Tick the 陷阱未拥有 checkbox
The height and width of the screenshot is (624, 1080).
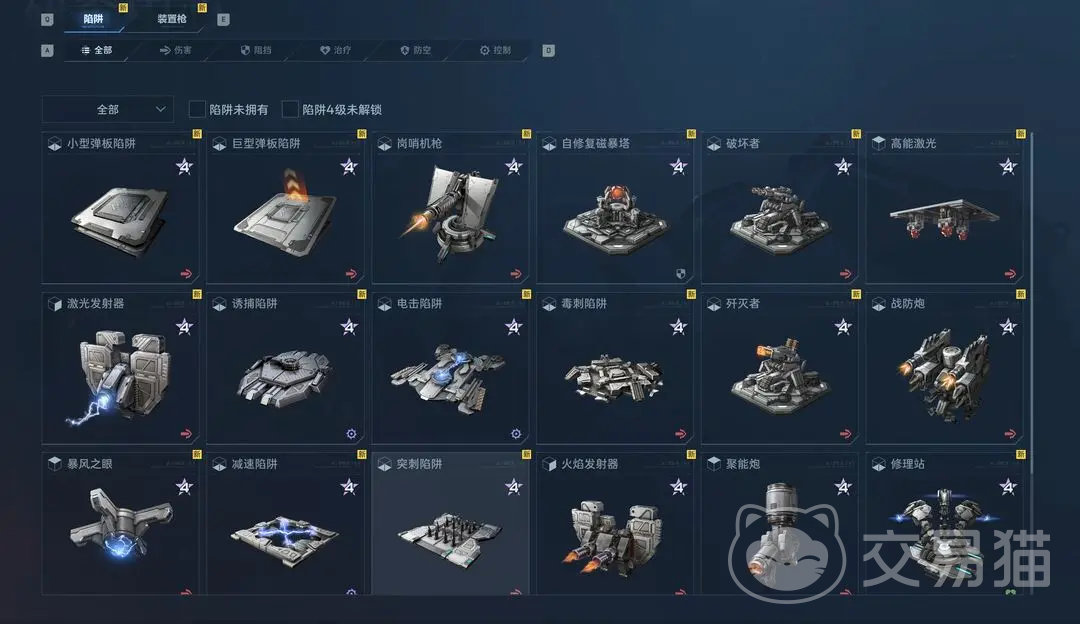click(197, 109)
